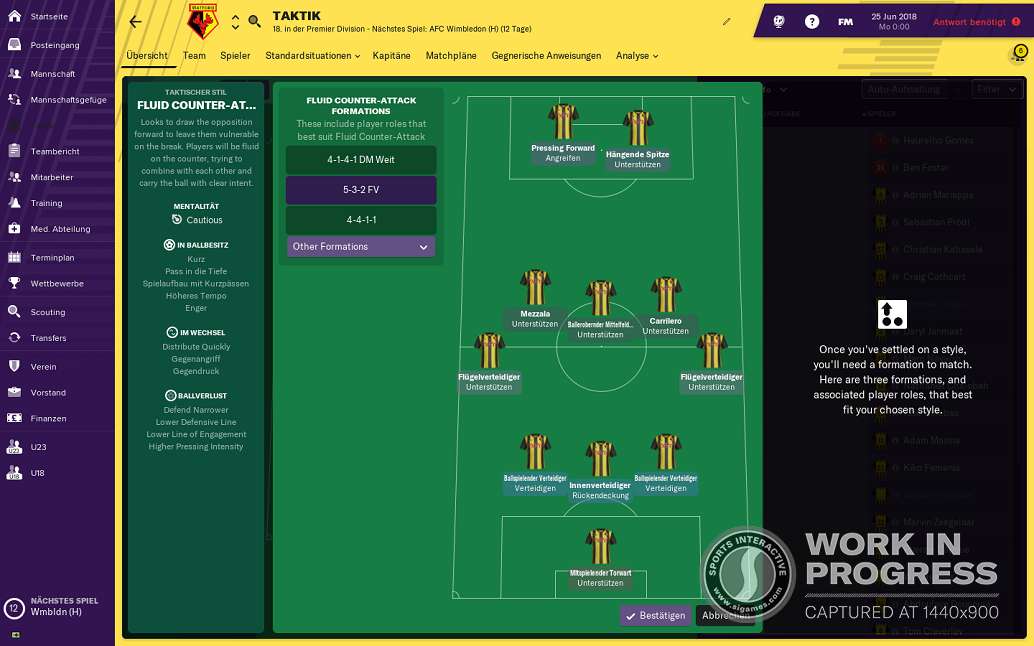This screenshot has height=646, width=1034.
Task: Confirm the tactic with Bestätigen
Action: (x=655, y=616)
